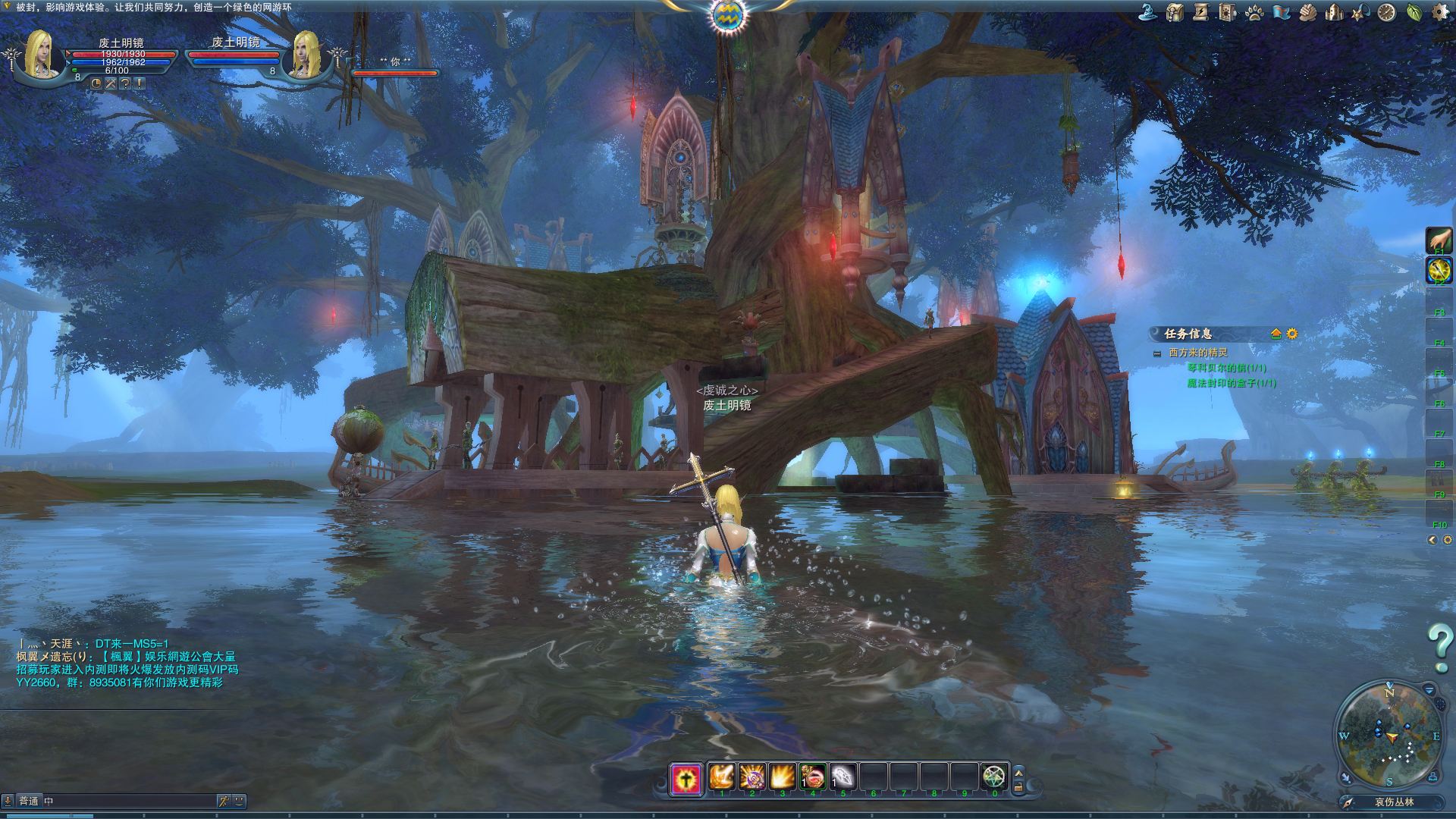Open the backpack inventory
This screenshot has height=819, width=1456.
tap(1175, 12)
